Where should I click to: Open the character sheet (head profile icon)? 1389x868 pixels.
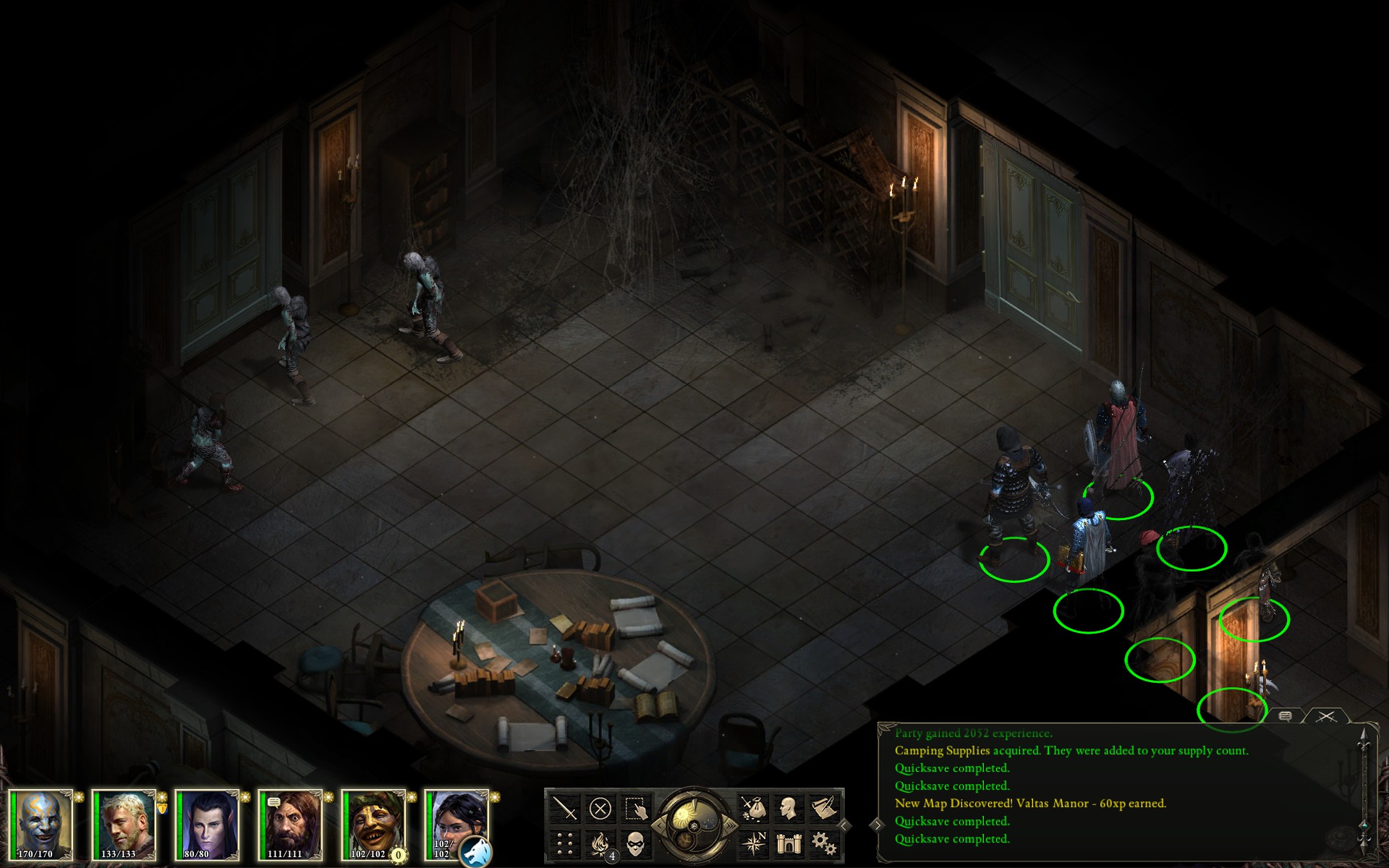[789, 808]
